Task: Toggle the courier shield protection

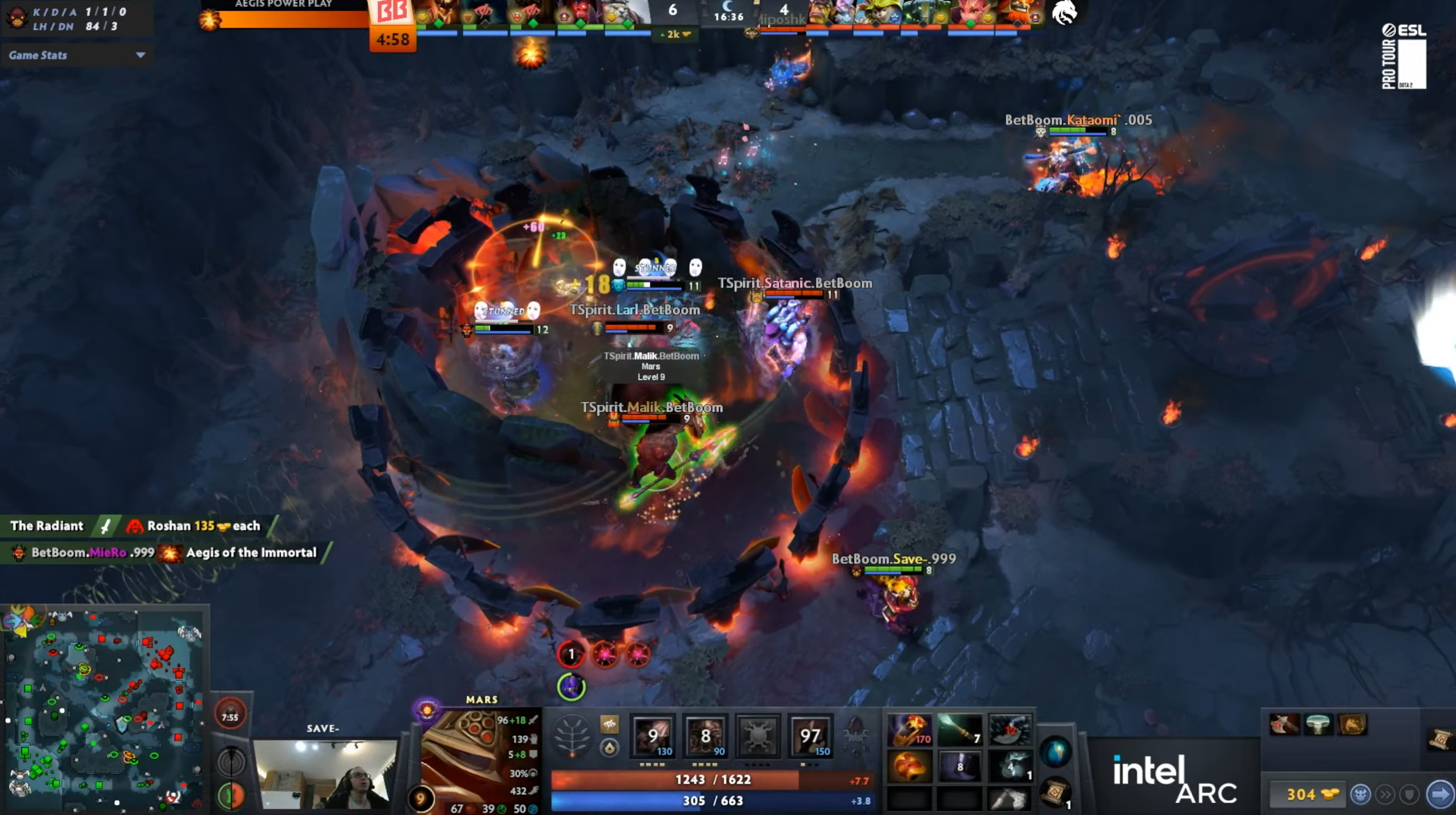Action: [x=1409, y=793]
